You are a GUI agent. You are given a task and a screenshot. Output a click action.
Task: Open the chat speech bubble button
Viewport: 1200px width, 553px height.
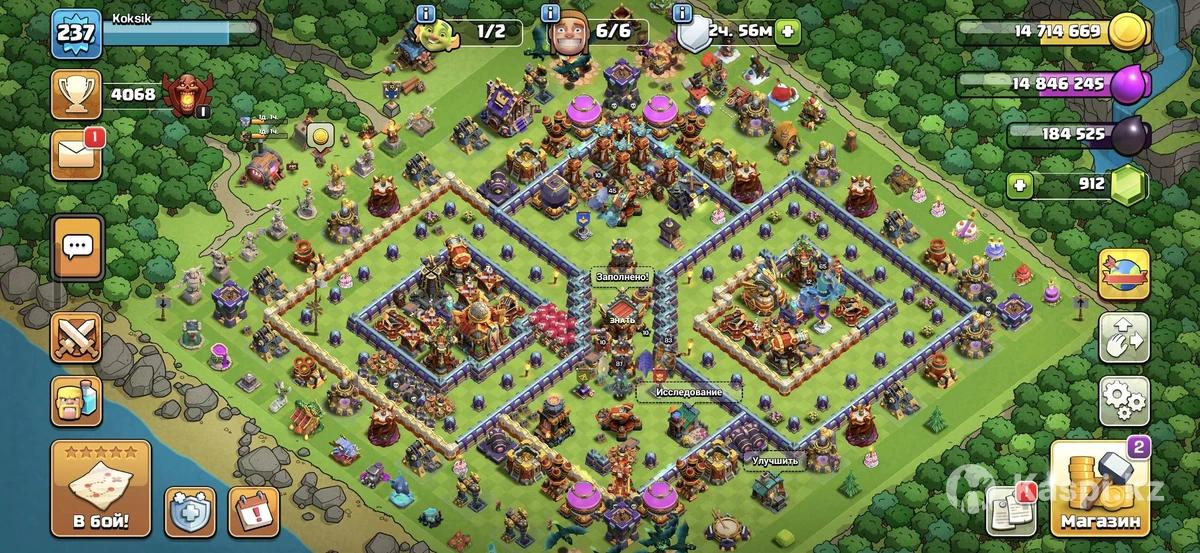[x=77, y=247]
